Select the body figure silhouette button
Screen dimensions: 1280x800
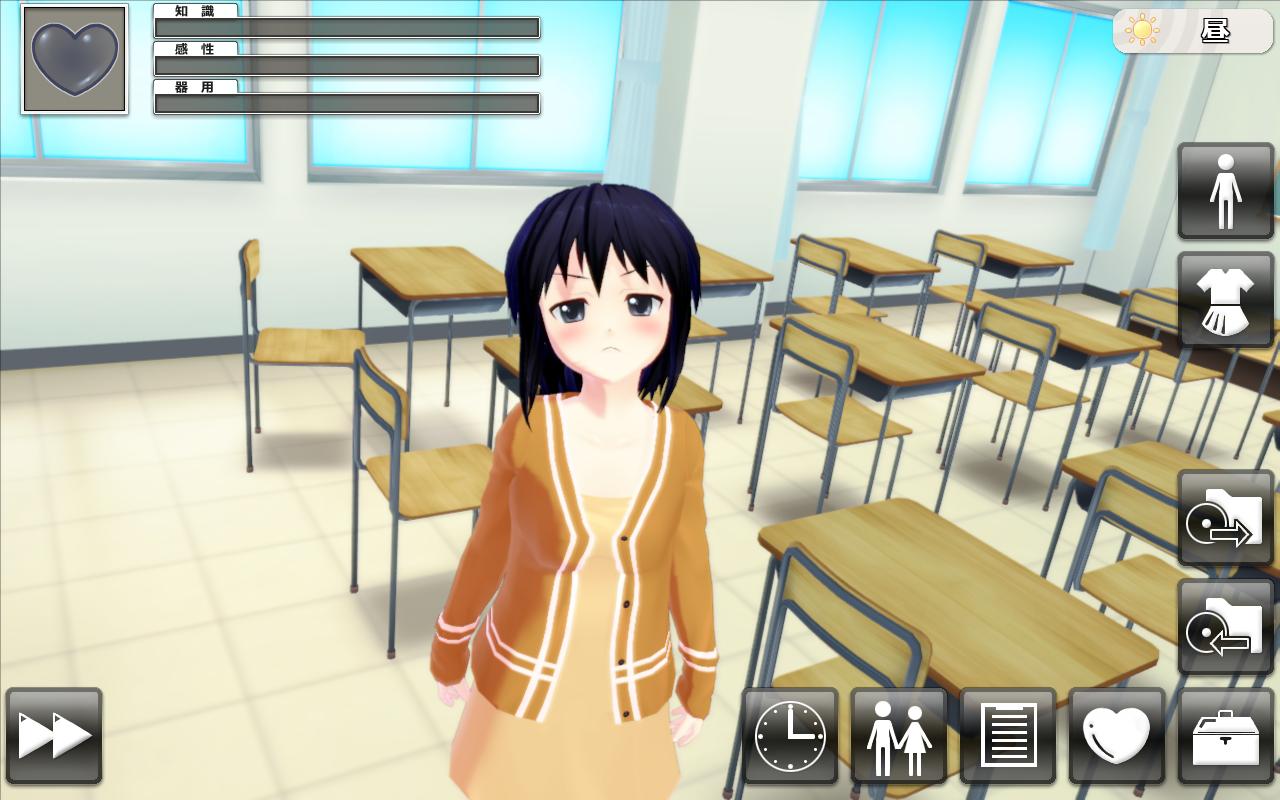(1226, 191)
